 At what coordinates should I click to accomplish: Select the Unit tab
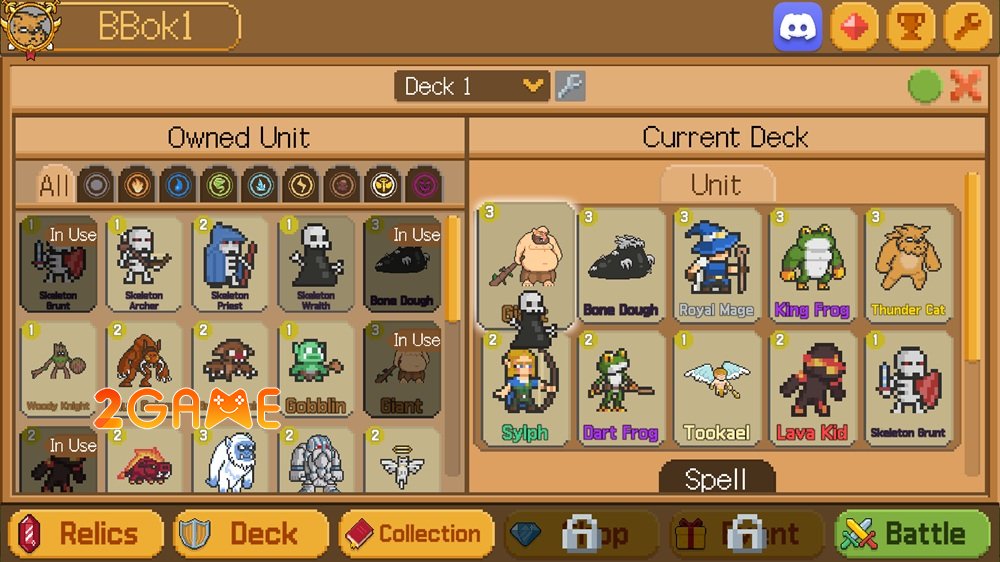coord(716,184)
